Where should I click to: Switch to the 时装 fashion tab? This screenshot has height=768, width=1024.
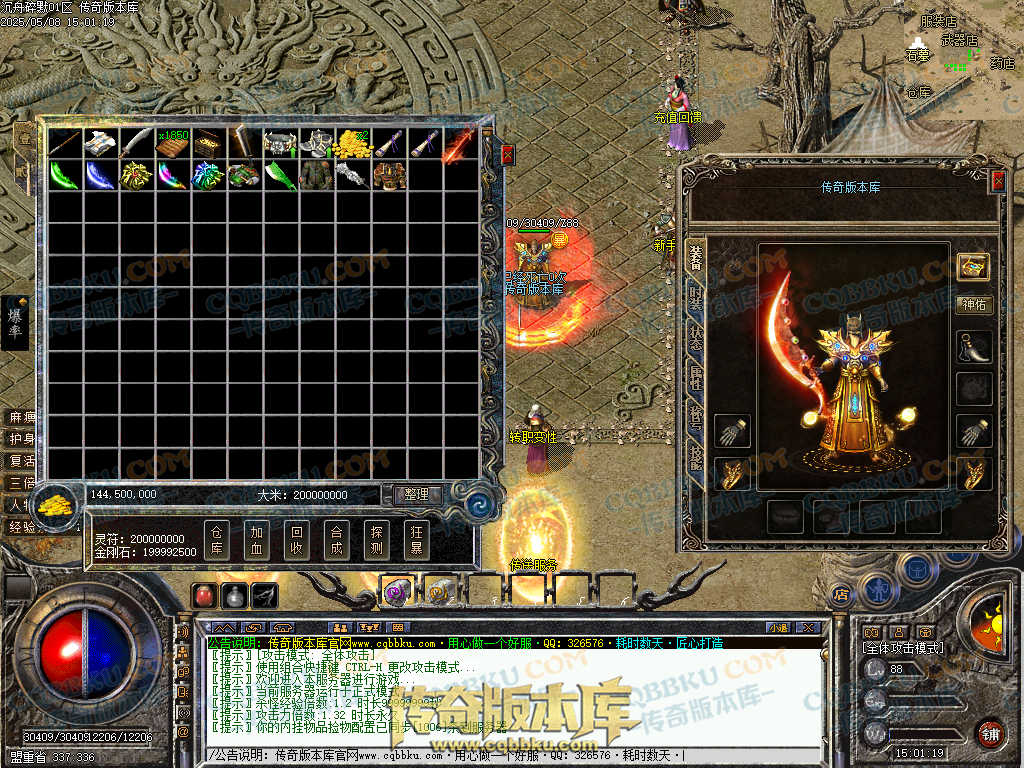(696, 297)
